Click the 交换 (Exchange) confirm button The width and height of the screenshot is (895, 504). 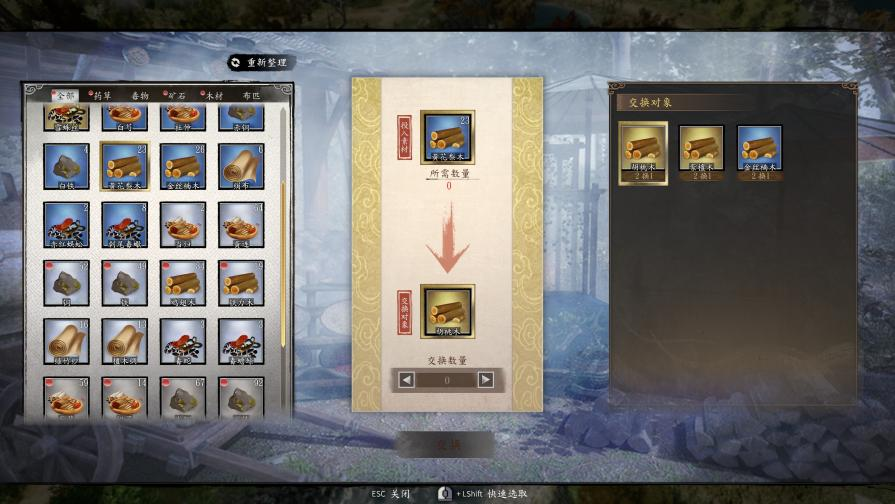[x=446, y=444]
